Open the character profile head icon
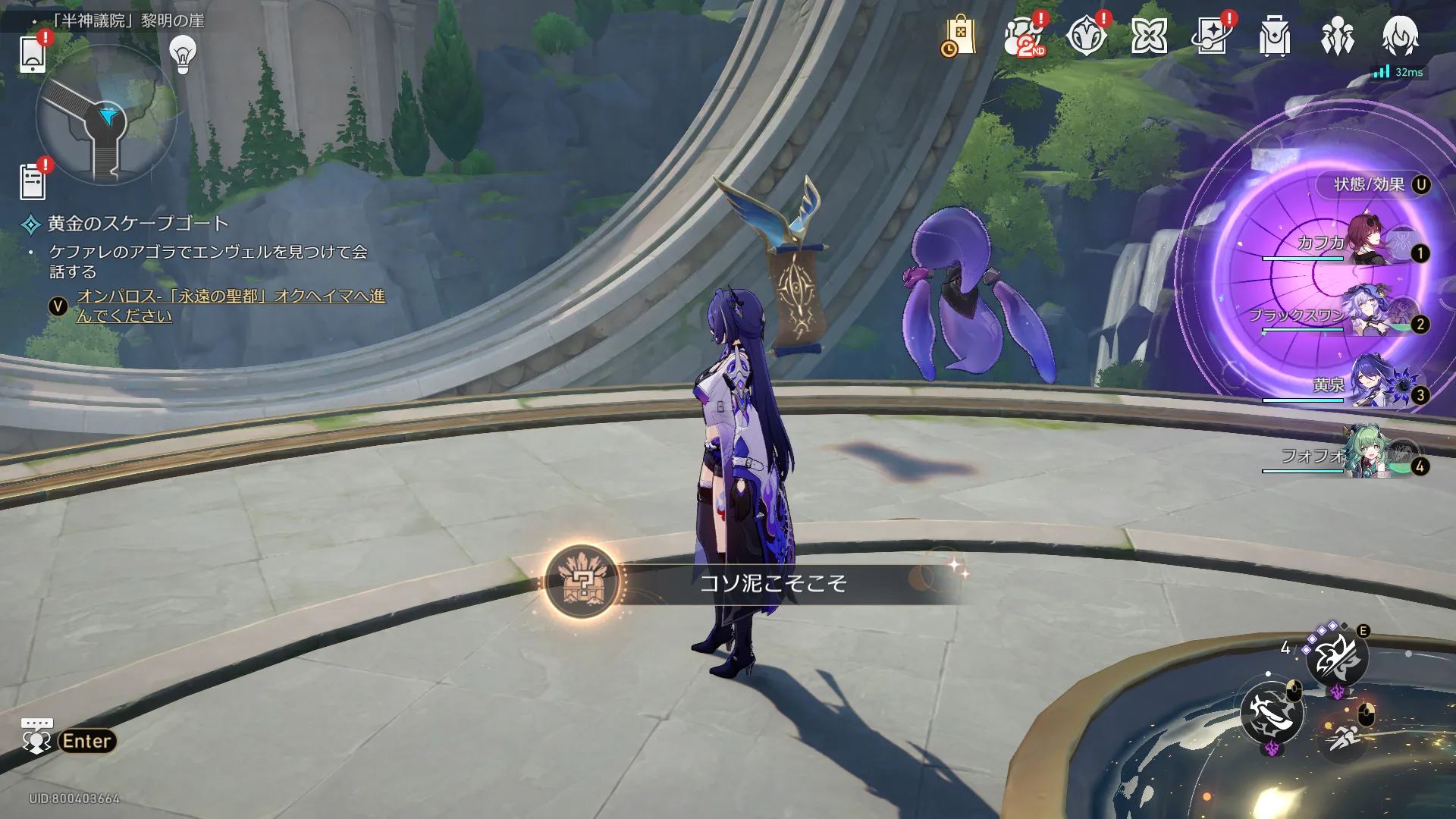 [x=1400, y=36]
